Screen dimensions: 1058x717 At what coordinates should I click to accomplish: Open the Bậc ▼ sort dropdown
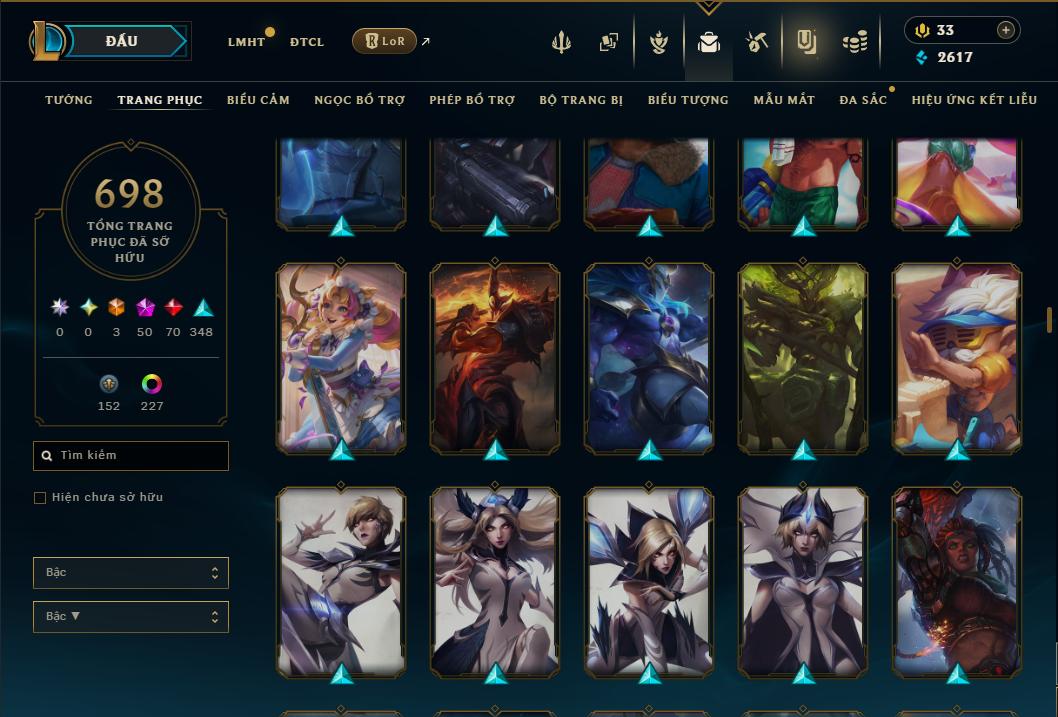tap(131, 616)
